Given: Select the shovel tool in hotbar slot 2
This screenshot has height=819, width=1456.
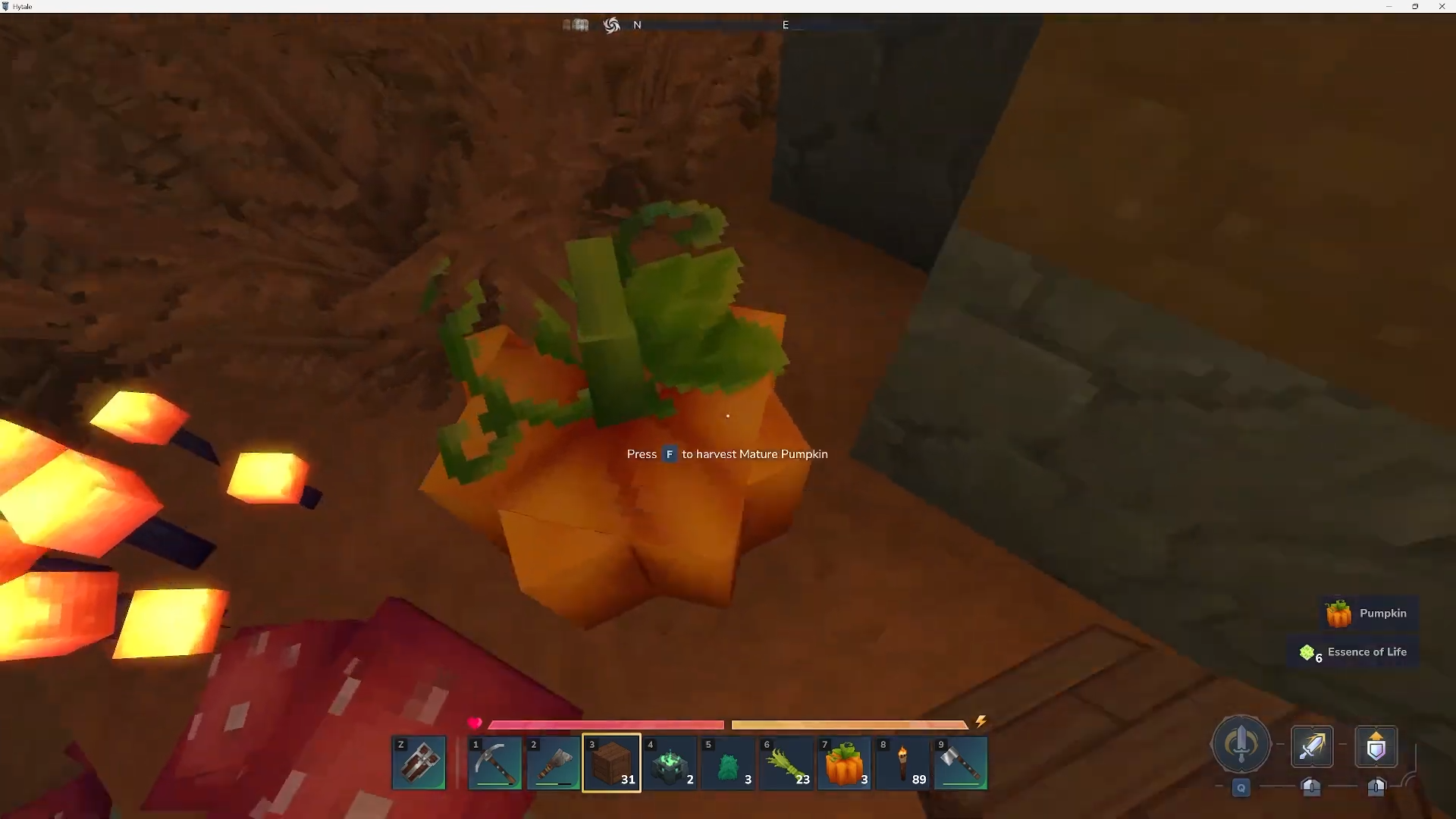Looking at the screenshot, I should click(553, 763).
